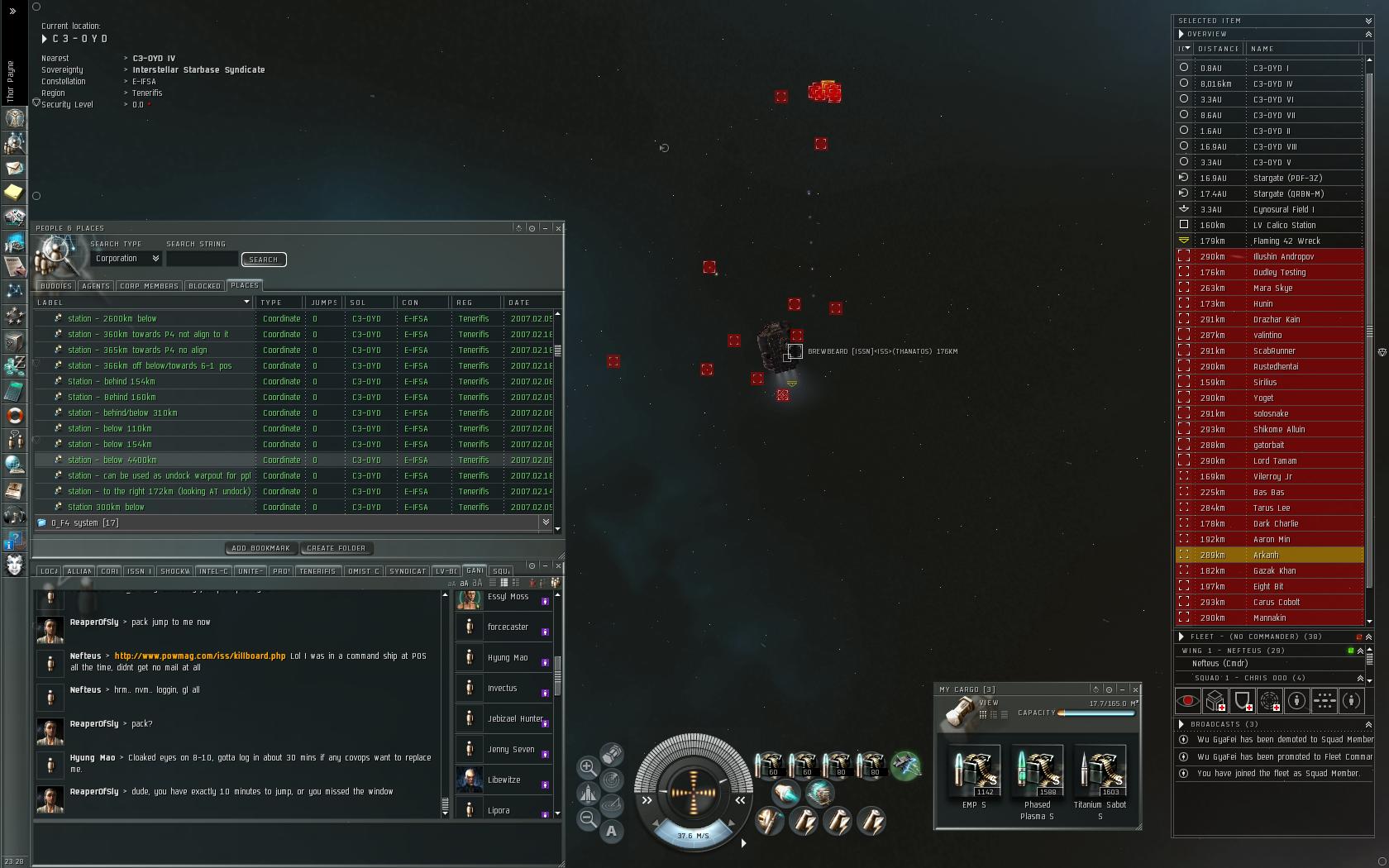
Task: Open the Corp Members tab
Action: [149, 286]
